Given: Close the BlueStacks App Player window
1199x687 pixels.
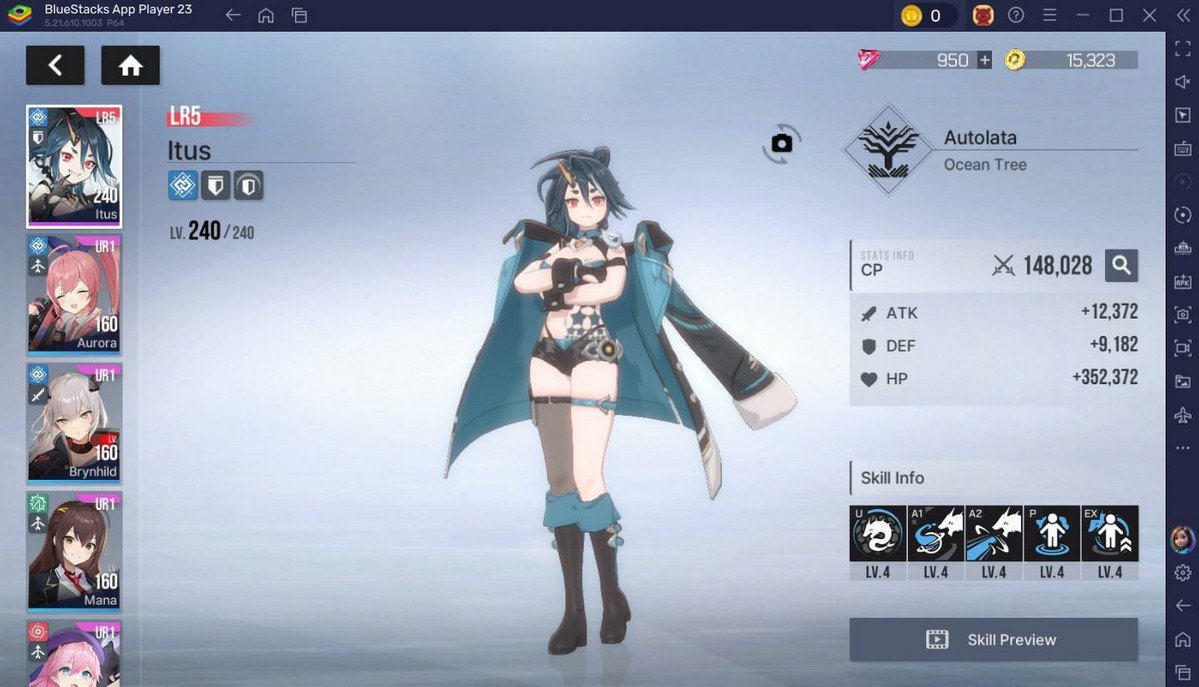Looking at the screenshot, I should coord(1149,15).
